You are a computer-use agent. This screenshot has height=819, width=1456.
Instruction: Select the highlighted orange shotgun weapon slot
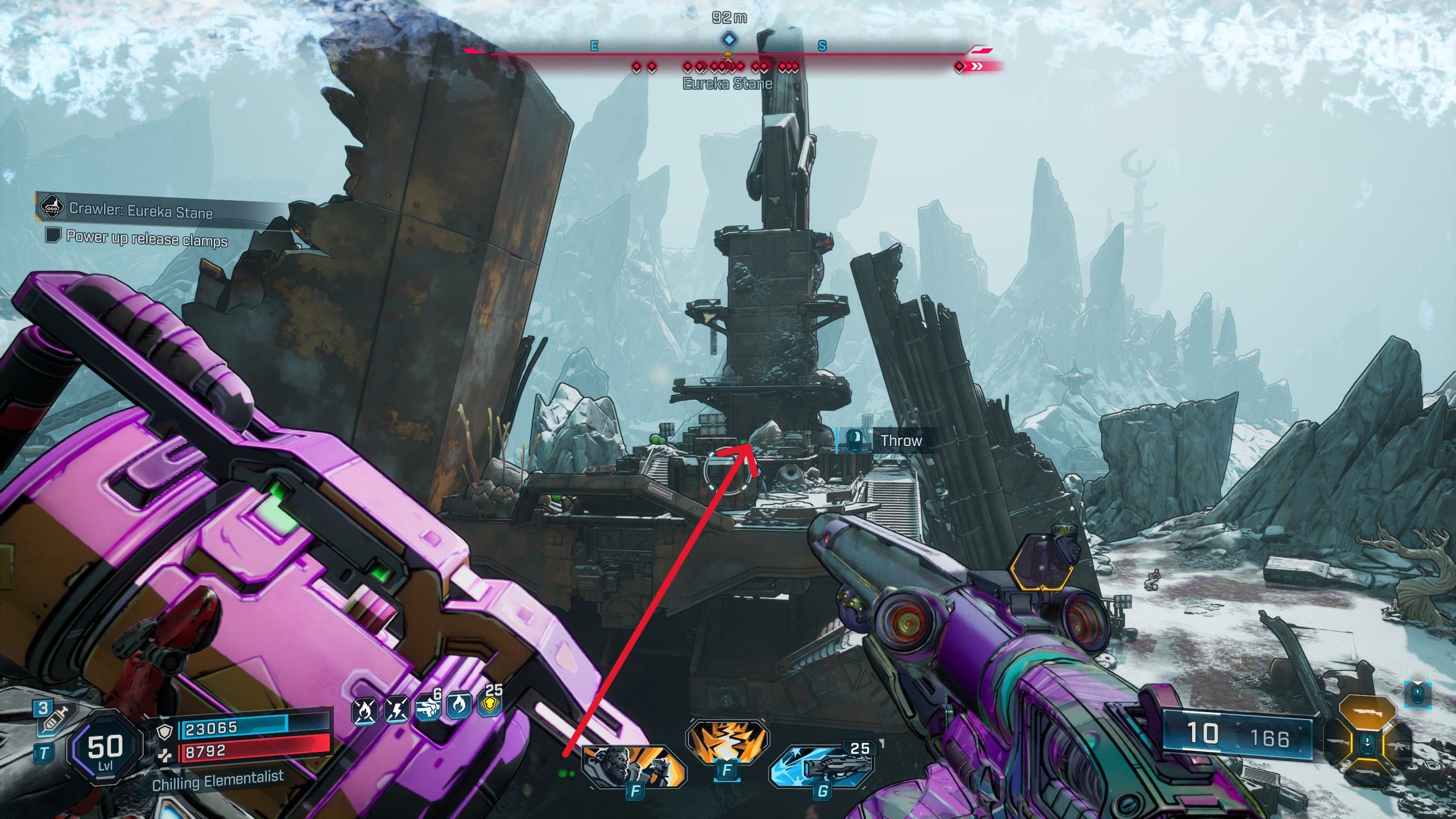pyautogui.click(x=1367, y=713)
